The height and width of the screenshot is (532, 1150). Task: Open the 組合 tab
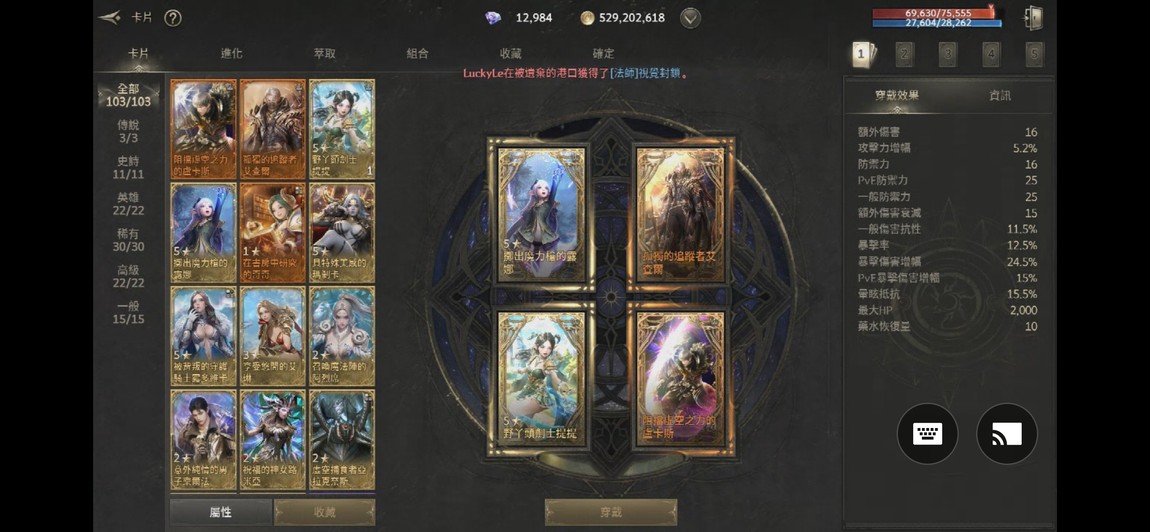(417, 54)
